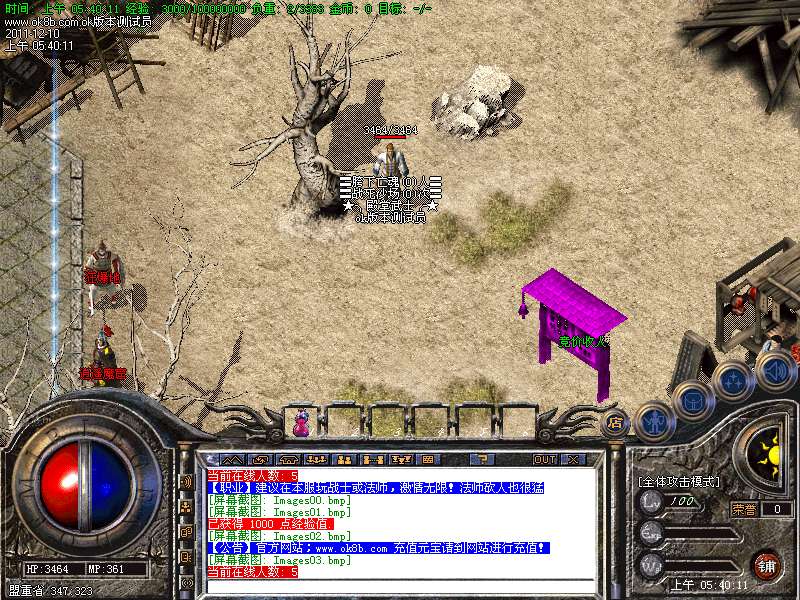Open the bag inventory button
This screenshot has height=600, width=800.
pyautogui.click(x=693, y=400)
